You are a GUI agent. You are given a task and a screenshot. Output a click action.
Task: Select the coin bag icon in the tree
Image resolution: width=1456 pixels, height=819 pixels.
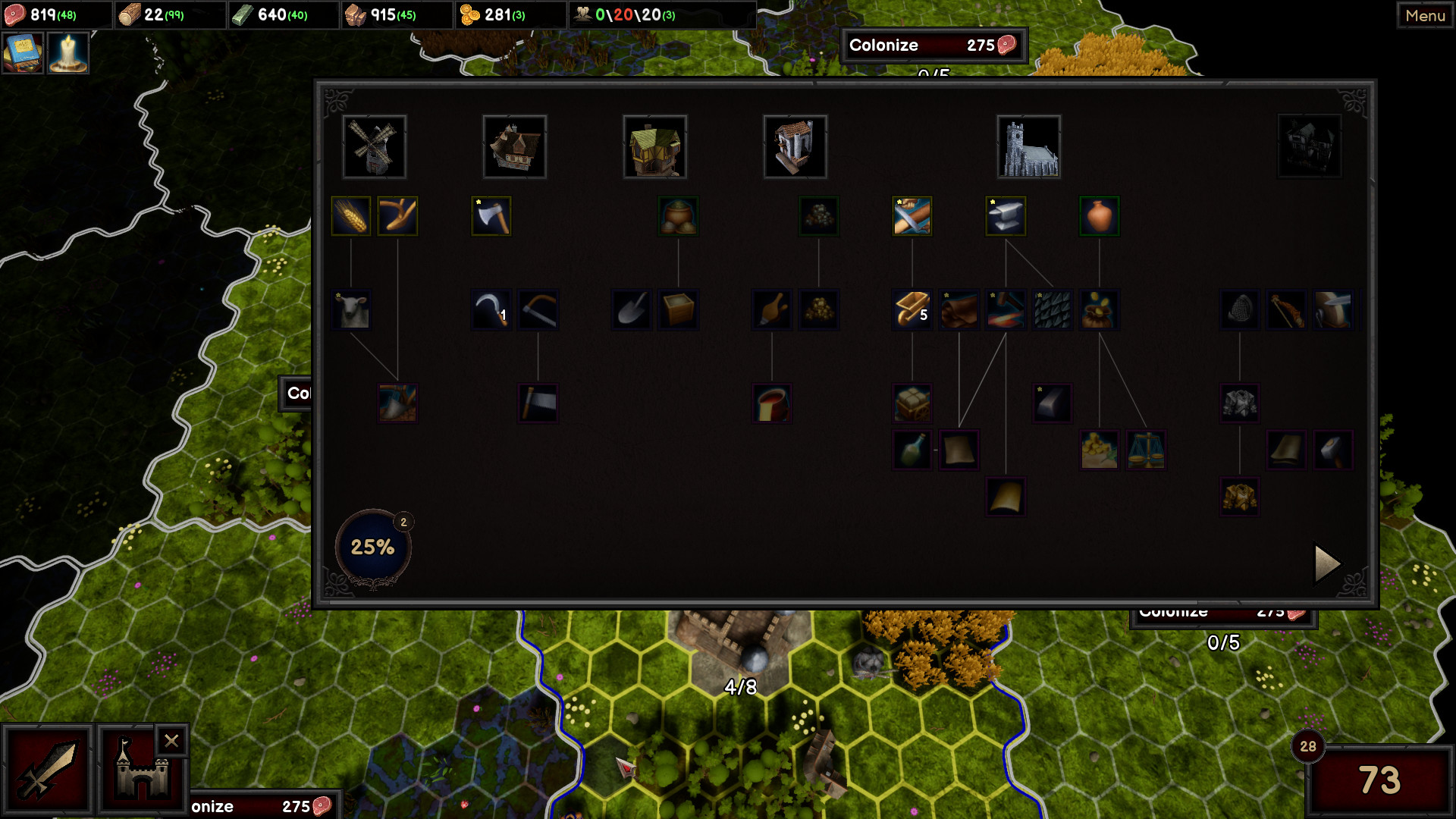1099,309
